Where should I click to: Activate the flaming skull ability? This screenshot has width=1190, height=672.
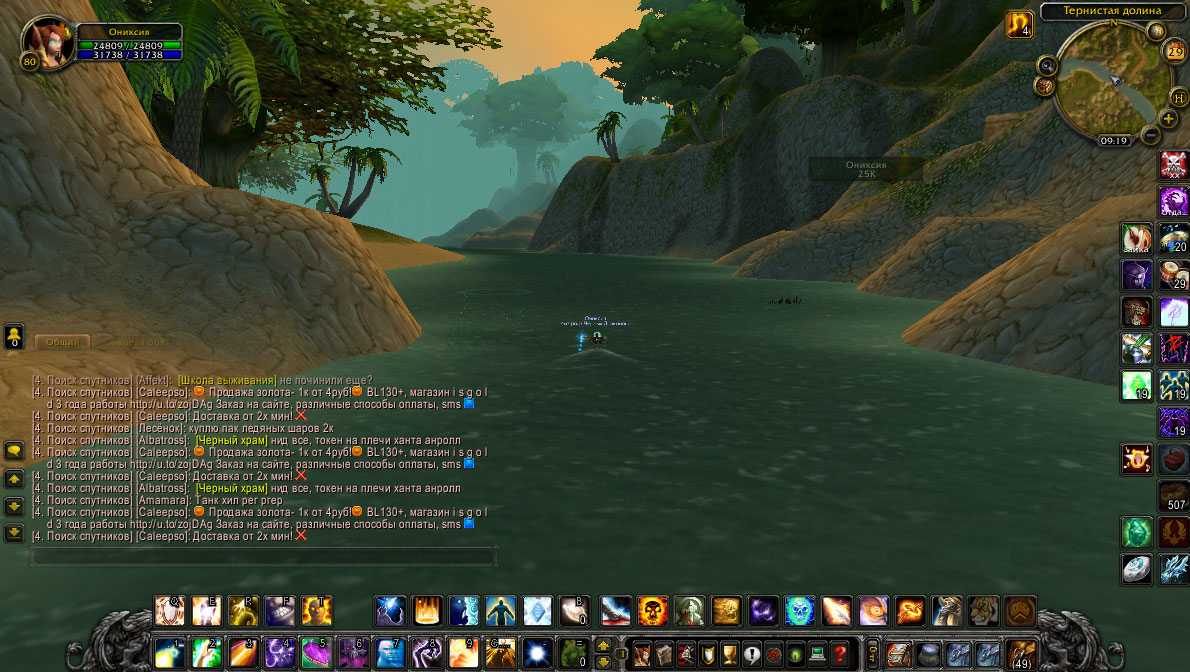[653, 610]
